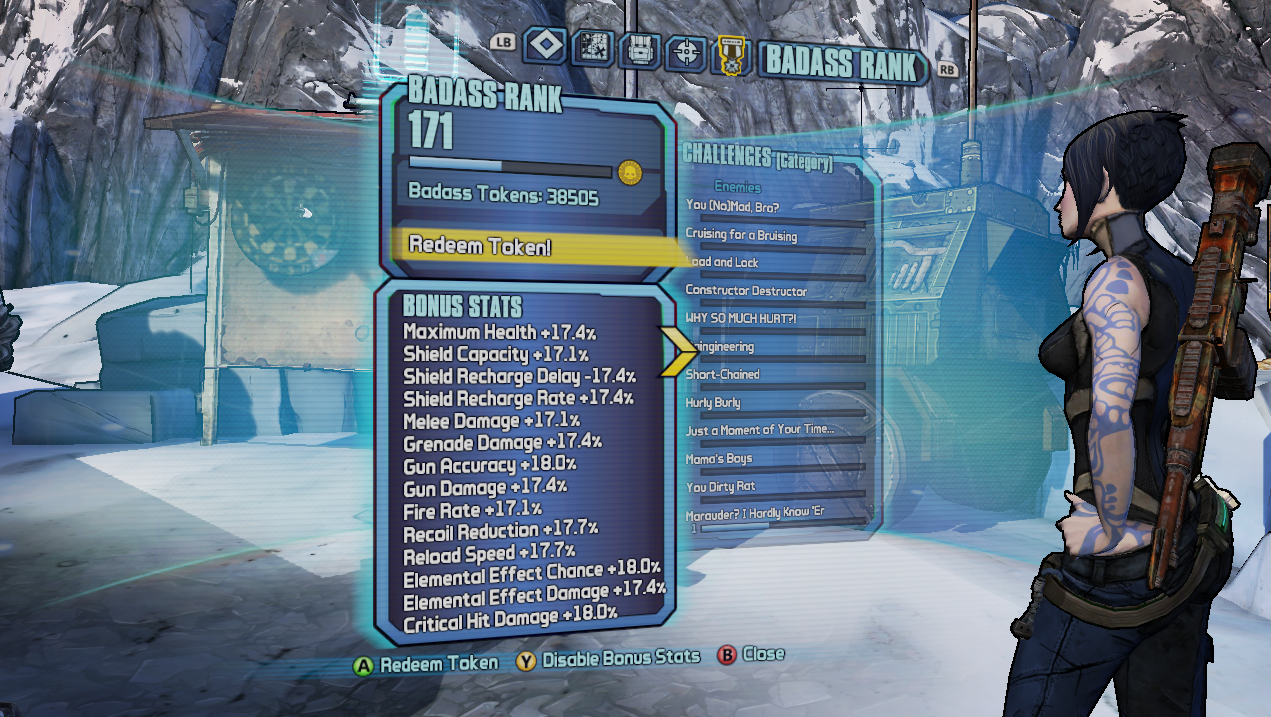Select the Short-Chained challenge row
Image resolution: width=1271 pixels, height=717 pixels.
coord(723,375)
